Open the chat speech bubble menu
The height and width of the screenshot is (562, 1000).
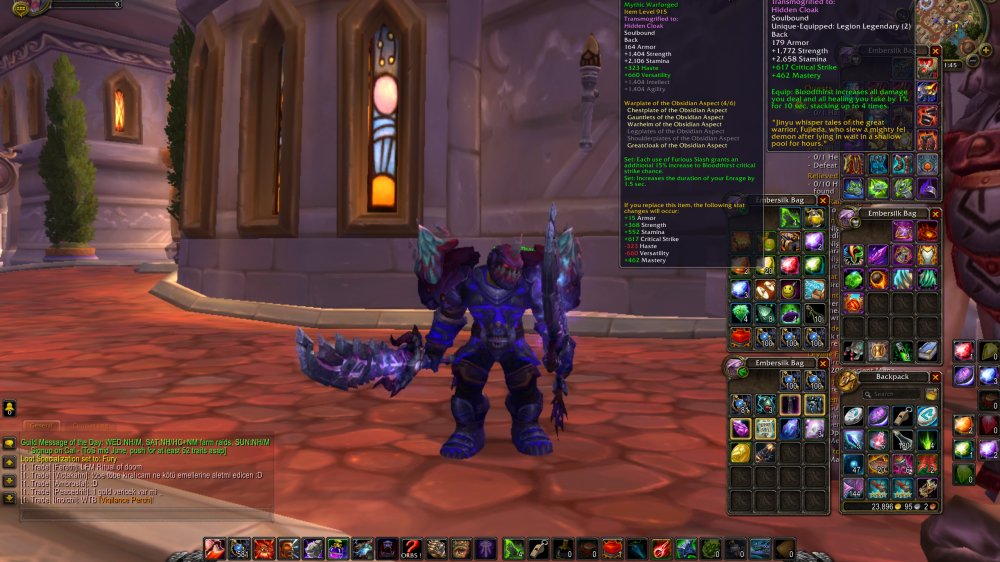[8, 443]
